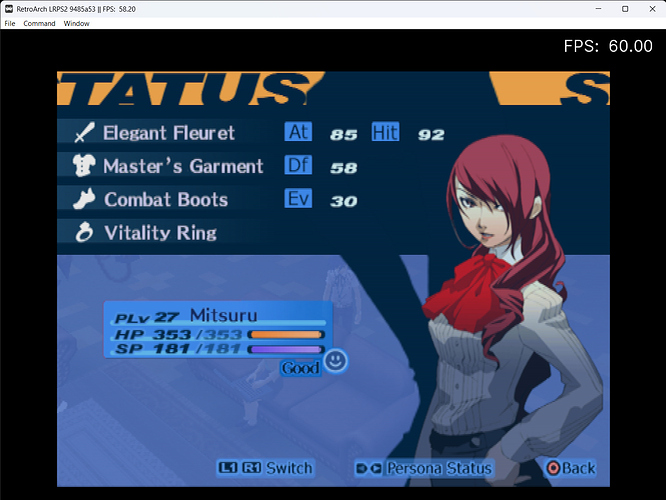Close the RetroArch window
The image size is (666, 500).
(651, 8)
